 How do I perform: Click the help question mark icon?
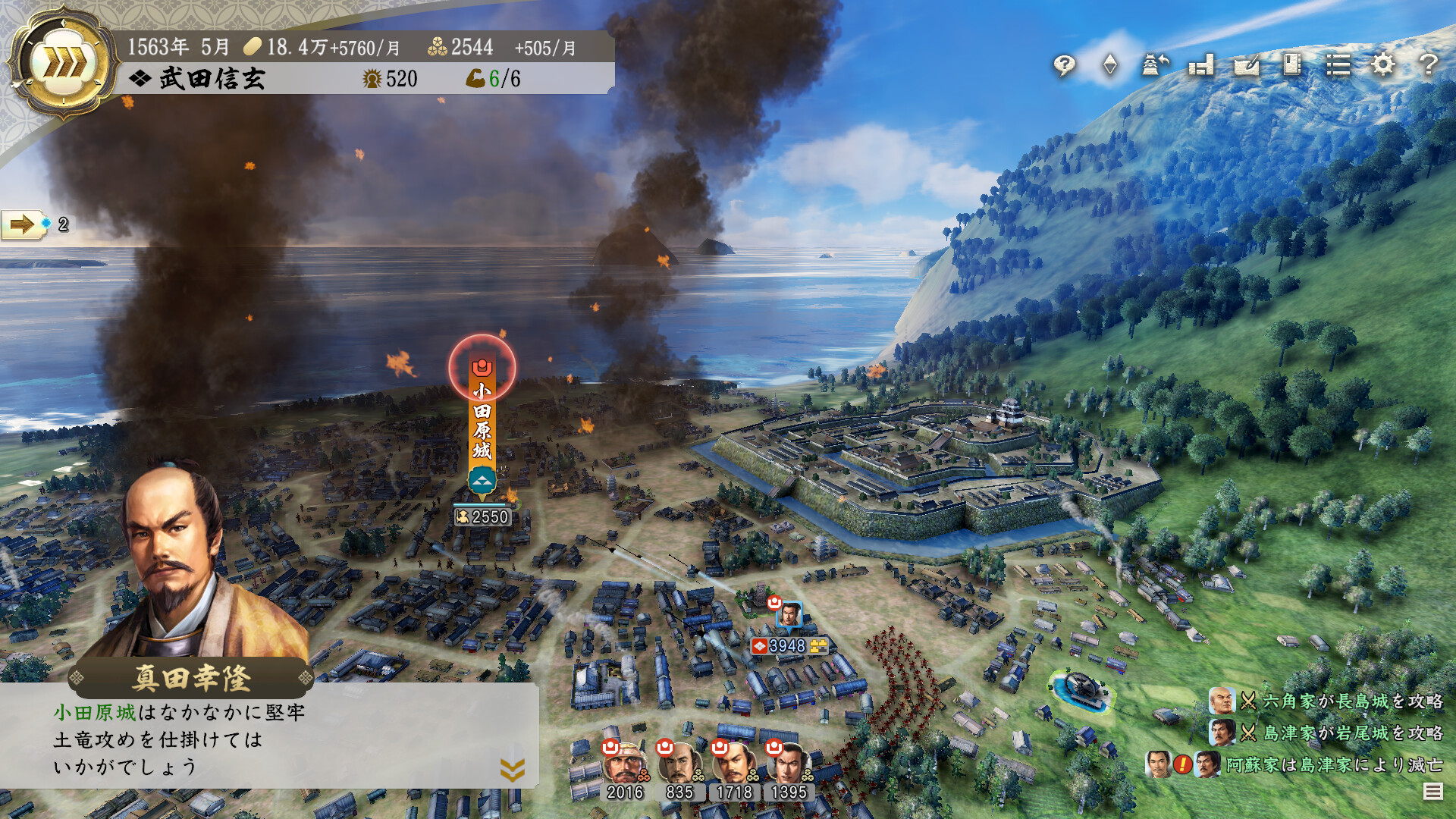[x=1429, y=66]
